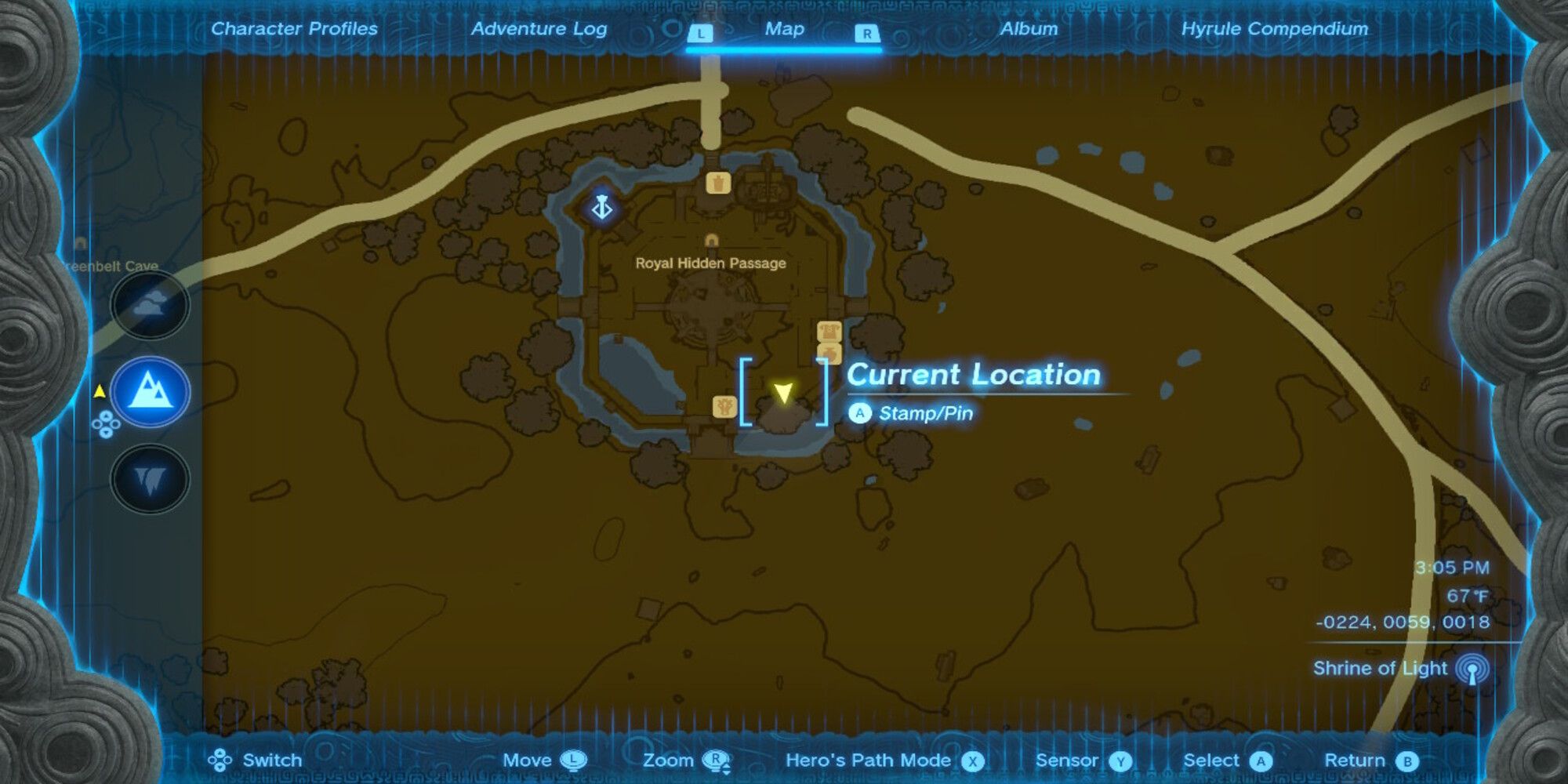Image resolution: width=1568 pixels, height=784 pixels.
Task: Click the topmost yellow icon east of the castle
Action: pyautogui.click(x=829, y=331)
